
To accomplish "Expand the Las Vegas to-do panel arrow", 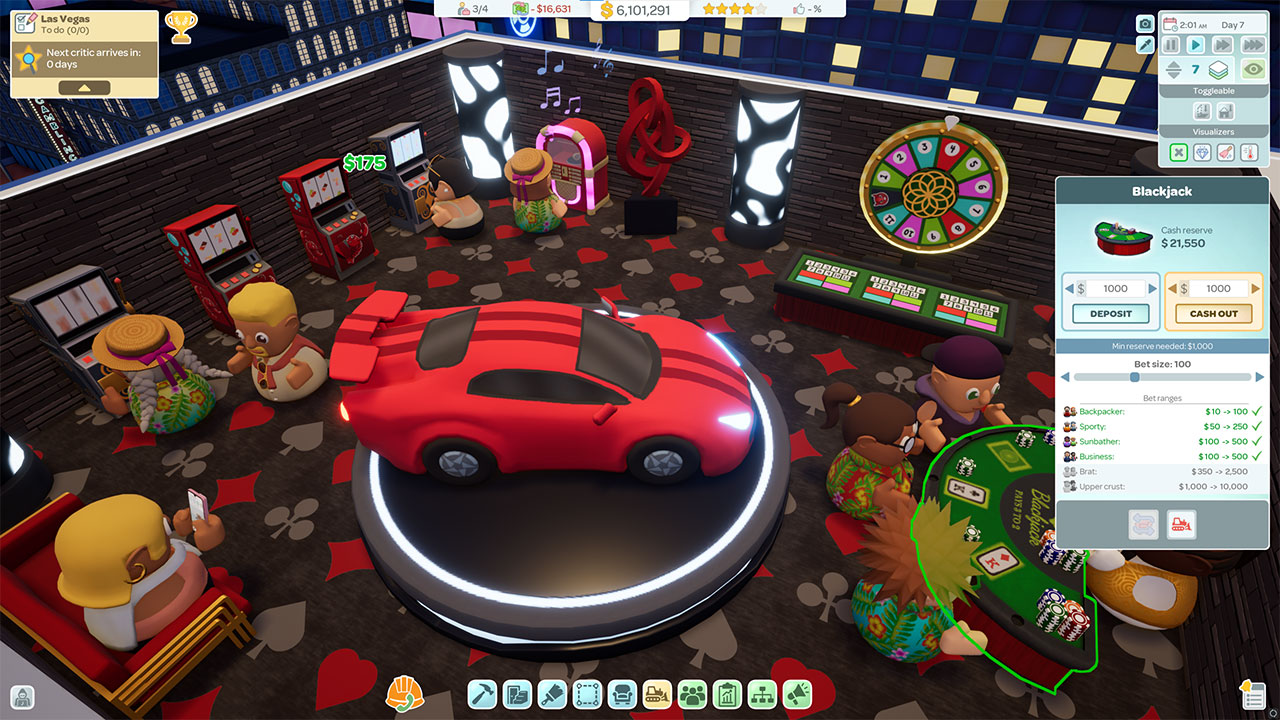I will (x=84, y=88).
